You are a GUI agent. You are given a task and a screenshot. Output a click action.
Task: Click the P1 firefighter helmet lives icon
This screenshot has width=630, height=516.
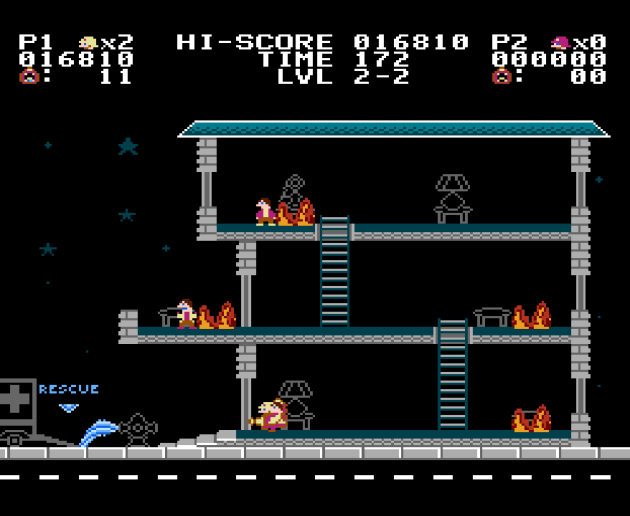click(x=89, y=43)
